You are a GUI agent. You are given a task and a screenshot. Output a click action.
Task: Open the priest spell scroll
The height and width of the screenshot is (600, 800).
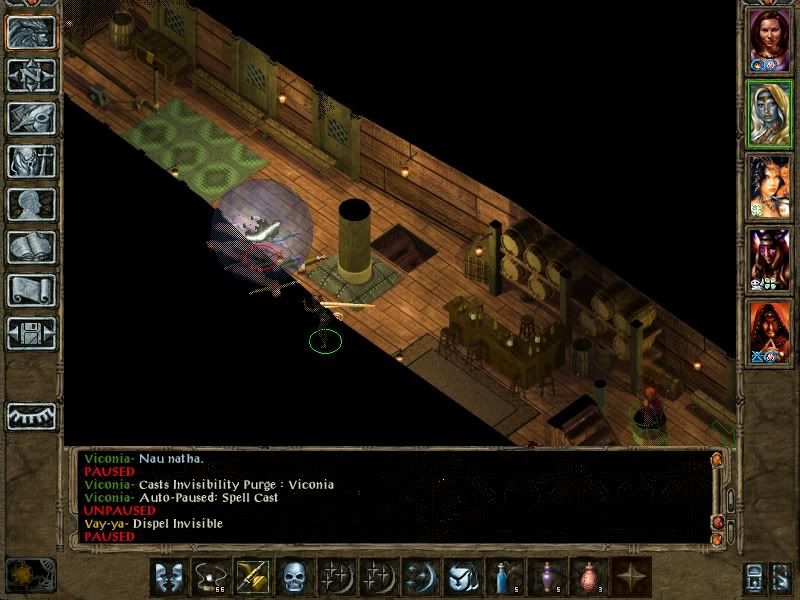31,290
